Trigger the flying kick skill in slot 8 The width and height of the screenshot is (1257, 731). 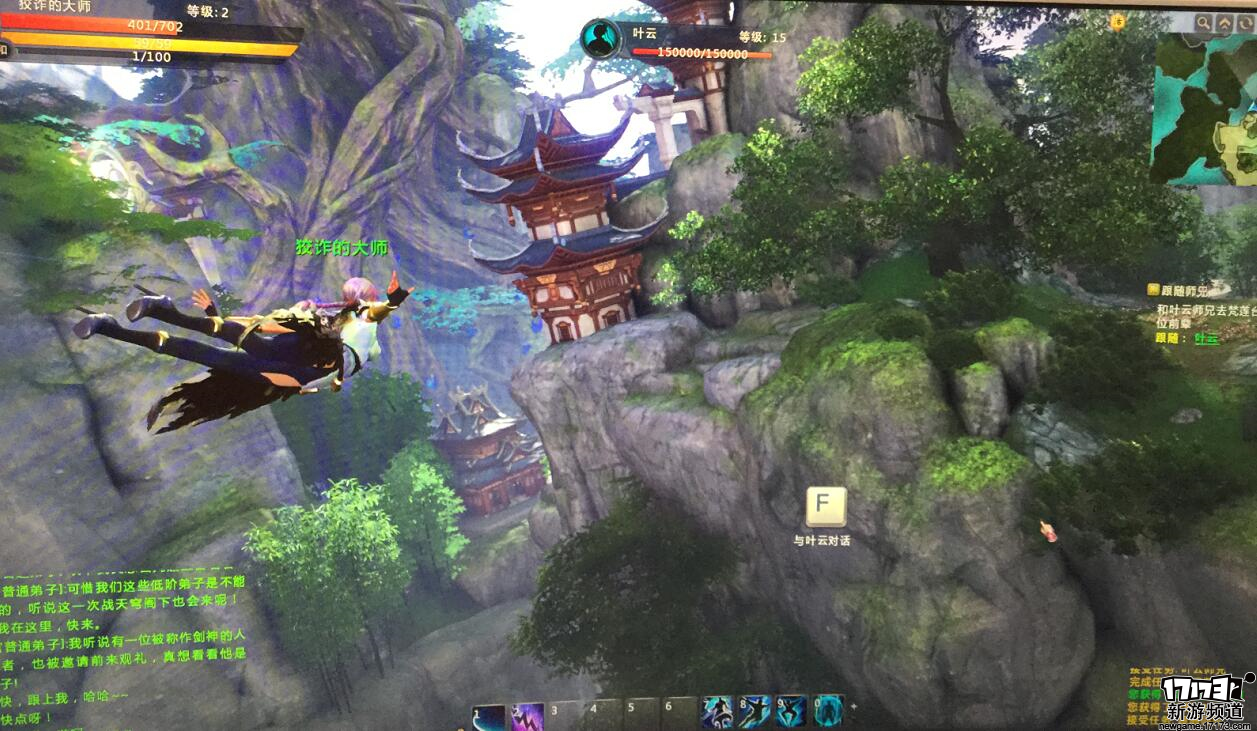click(754, 711)
